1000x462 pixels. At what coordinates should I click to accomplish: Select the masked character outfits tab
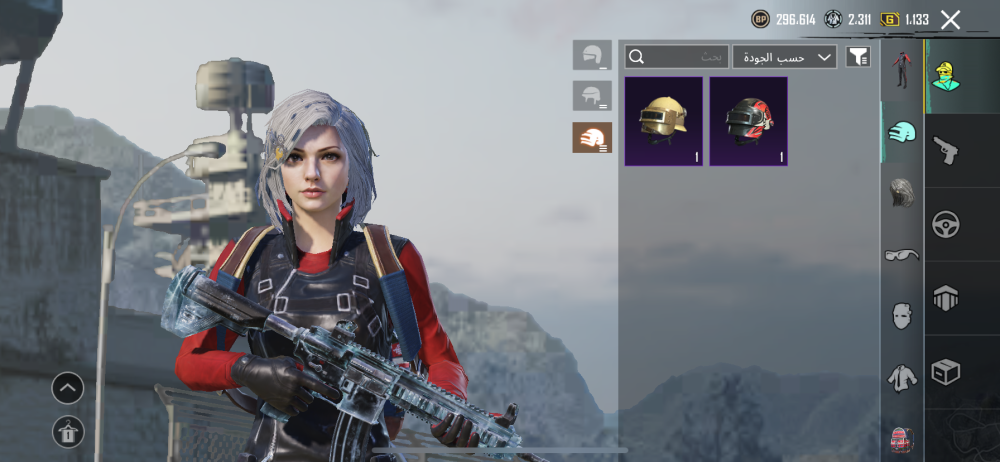[945, 75]
